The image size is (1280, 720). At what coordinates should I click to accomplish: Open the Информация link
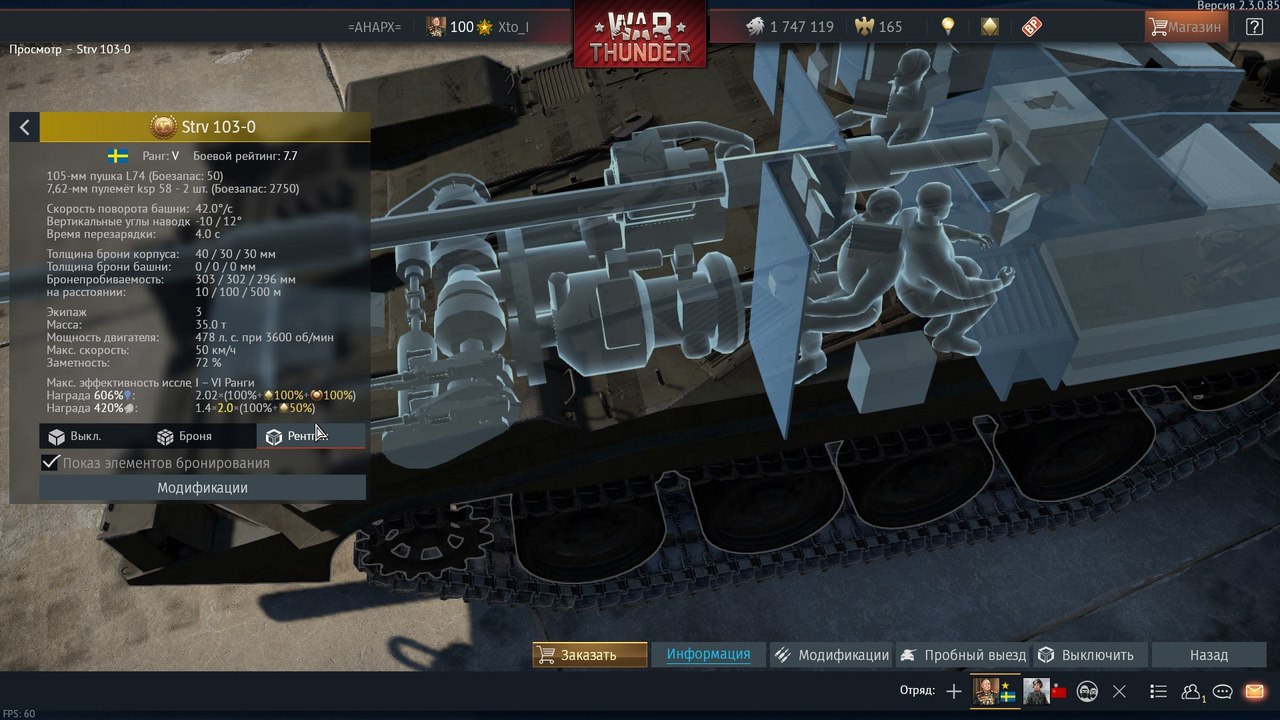point(708,654)
